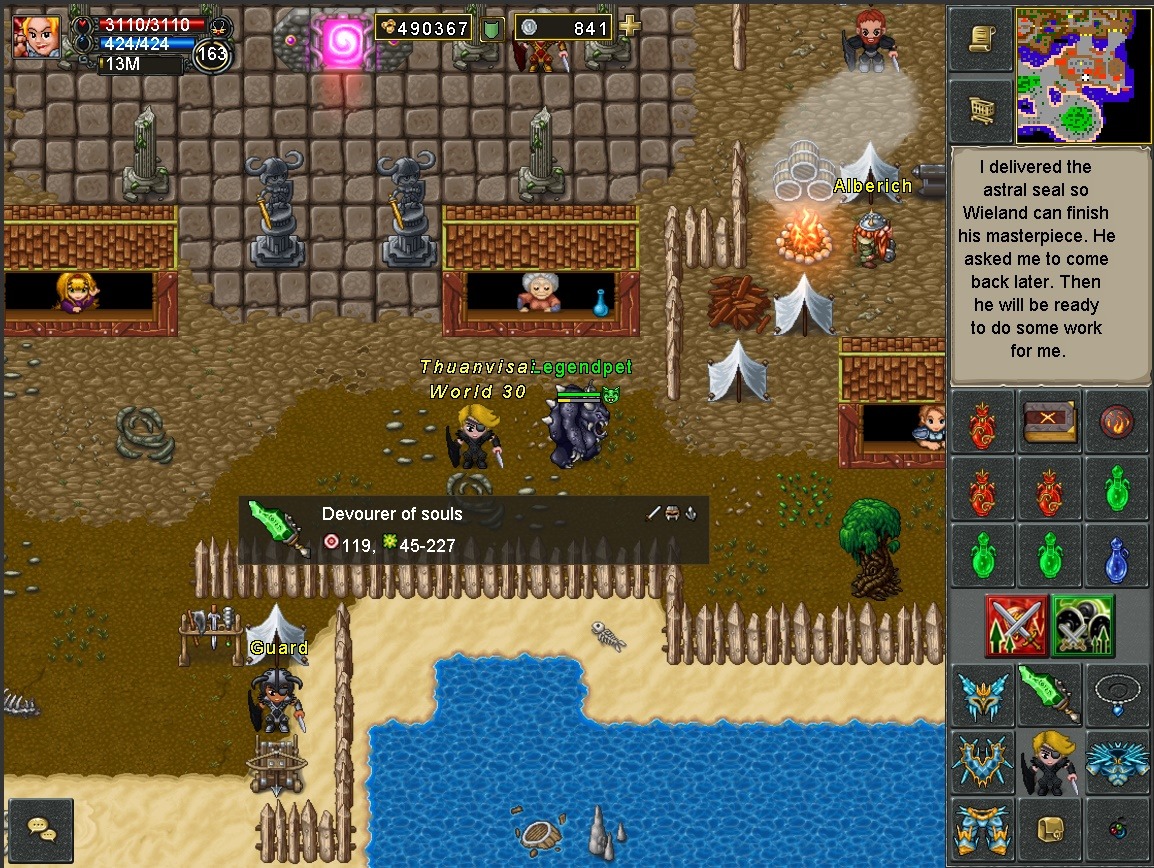The height and width of the screenshot is (868, 1154).
Task: Select the equipped Devourer of souls sword
Action: tap(1049, 695)
